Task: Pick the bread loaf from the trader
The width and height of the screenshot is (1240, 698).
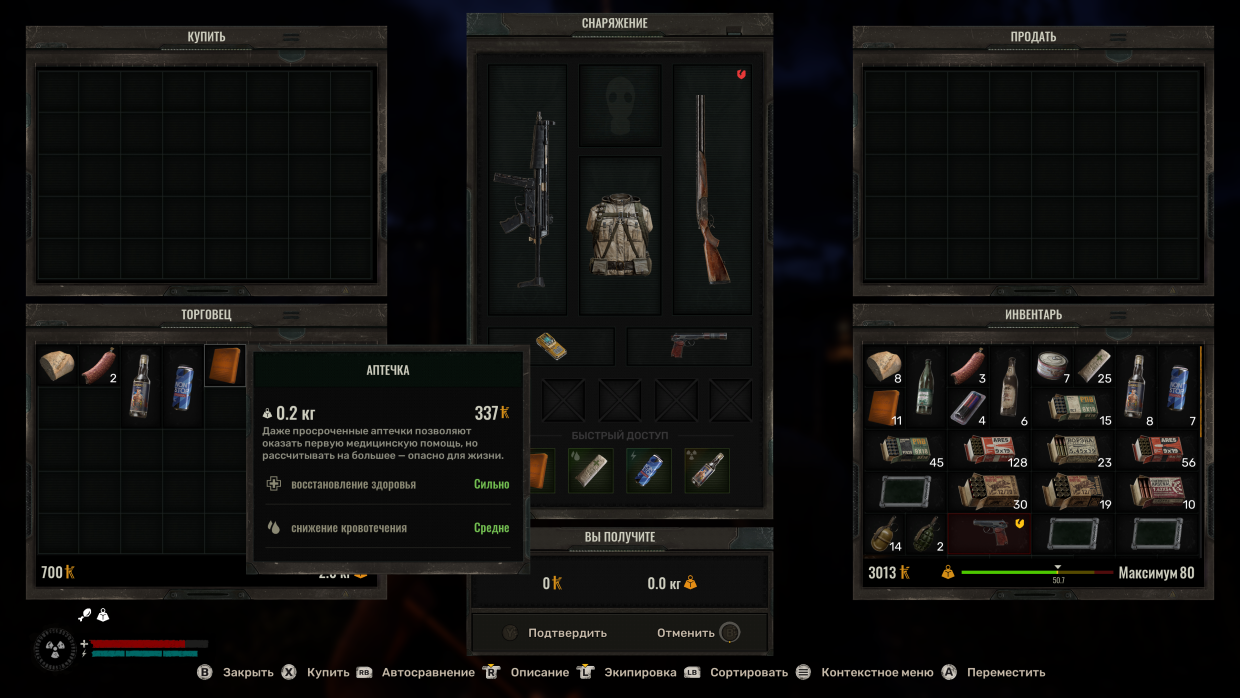Action: click(57, 366)
